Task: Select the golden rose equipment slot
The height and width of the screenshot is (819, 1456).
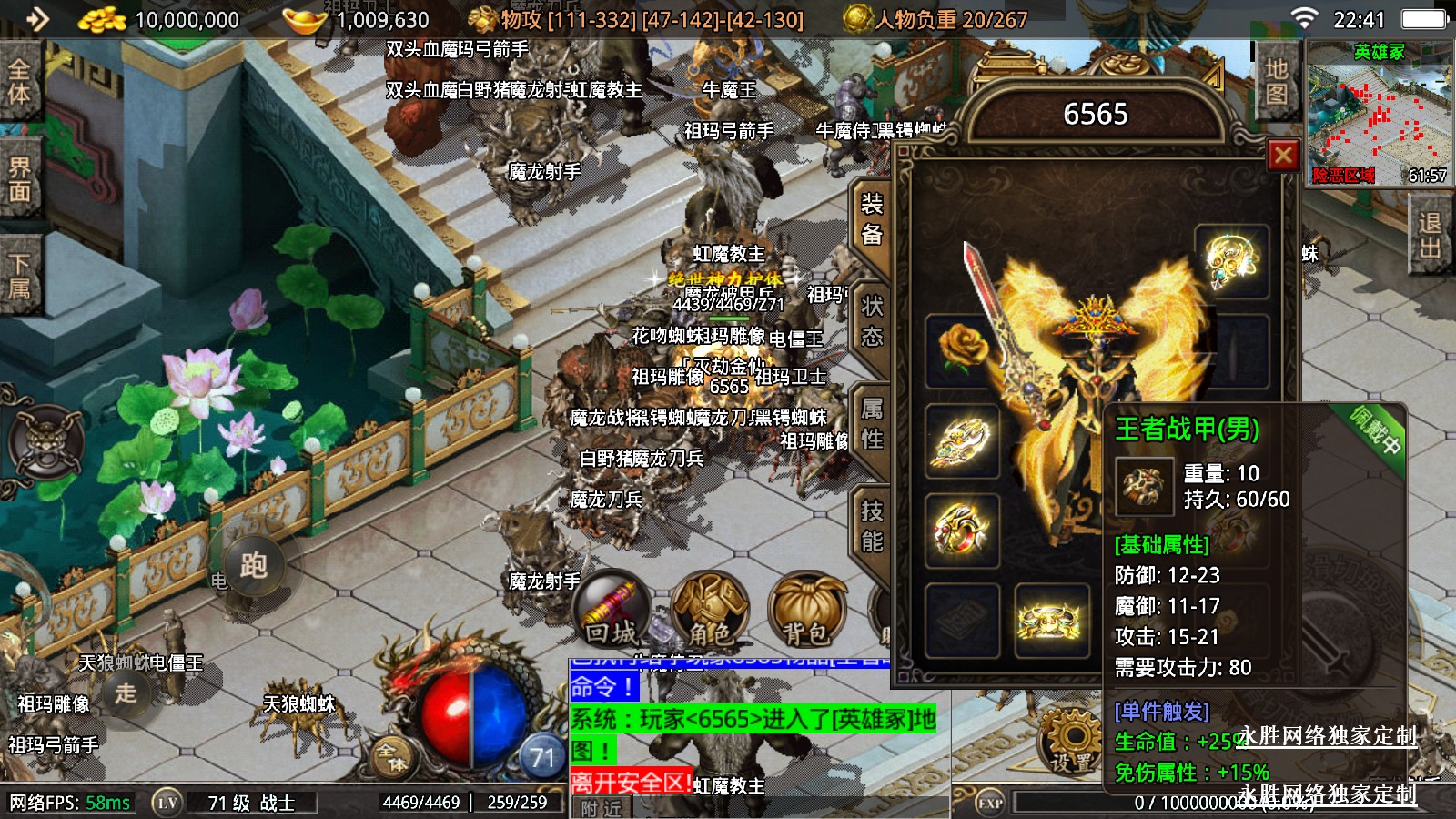Action: pos(963,351)
